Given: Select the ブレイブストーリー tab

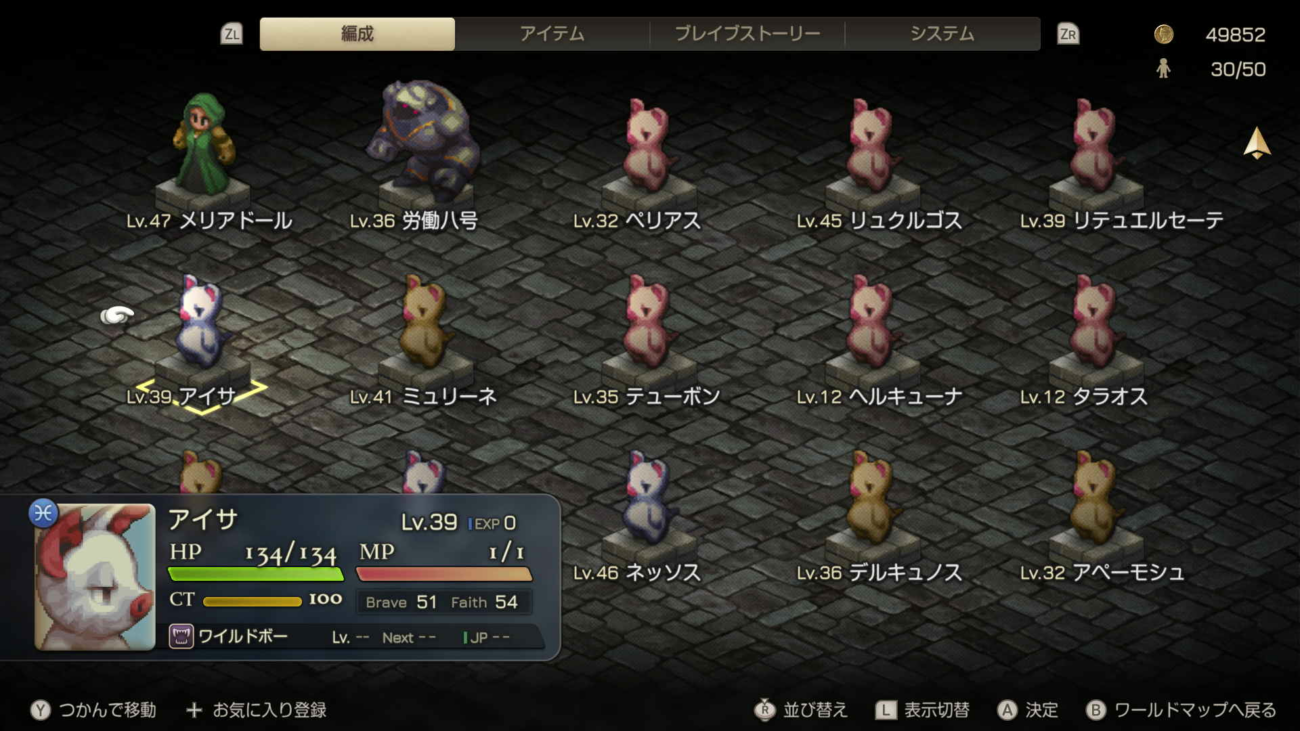Looking at the screenshot, I should point(747,34).
